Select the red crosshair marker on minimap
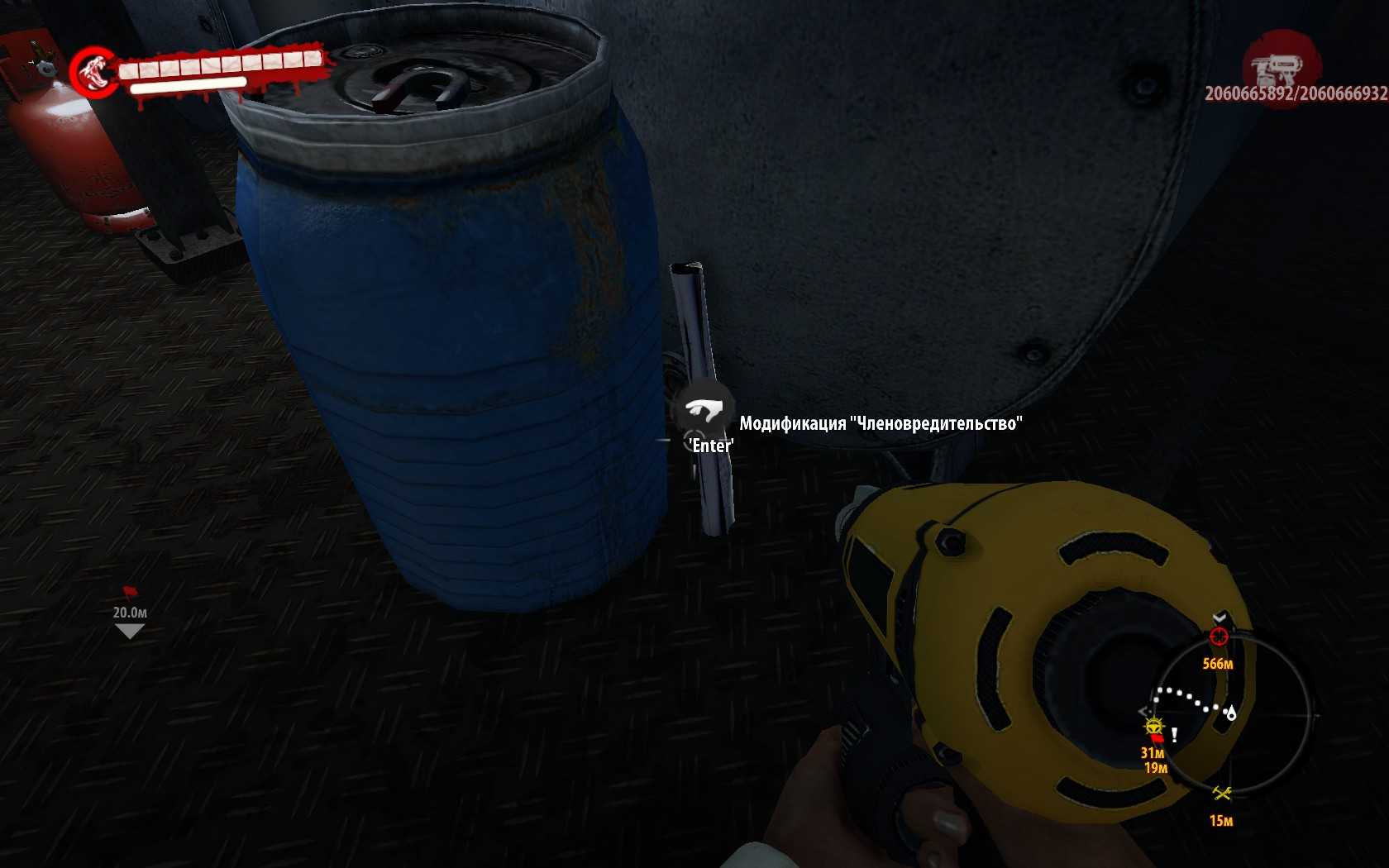The height and width of the screenshot is (868, 1389). (1218, 636)
